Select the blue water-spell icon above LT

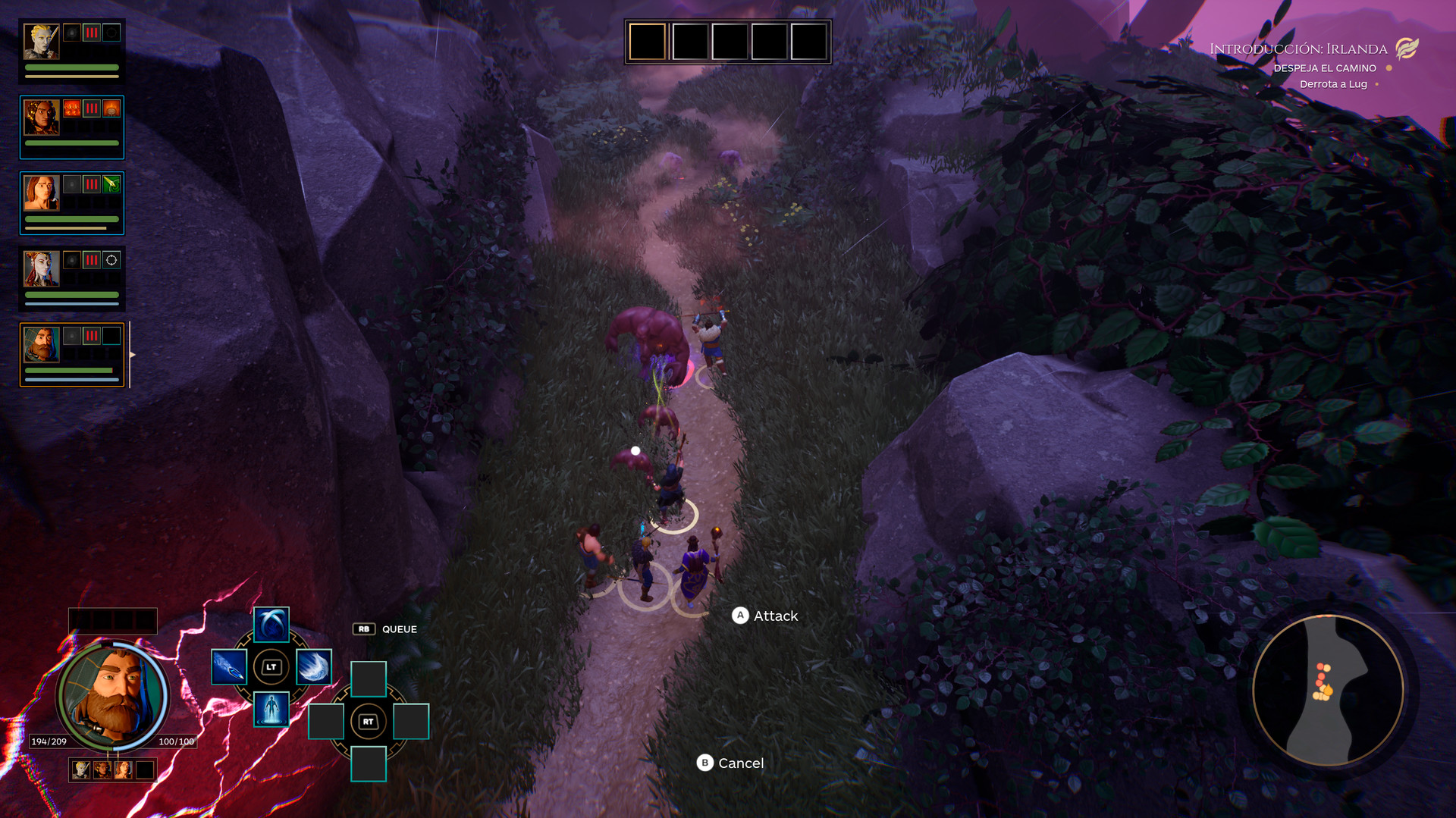click(271, 625)
